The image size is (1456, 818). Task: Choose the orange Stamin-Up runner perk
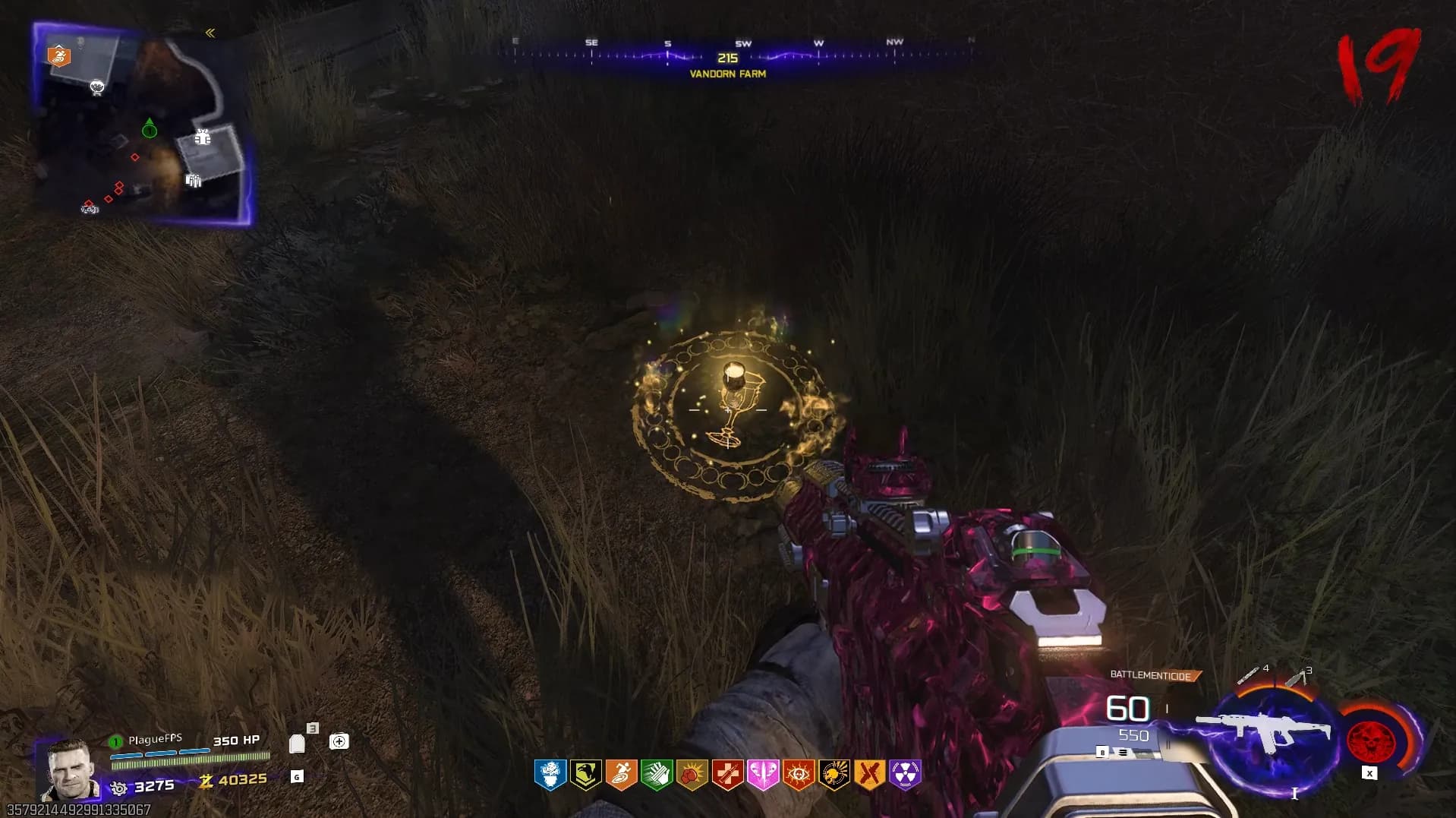pos(621,775)
